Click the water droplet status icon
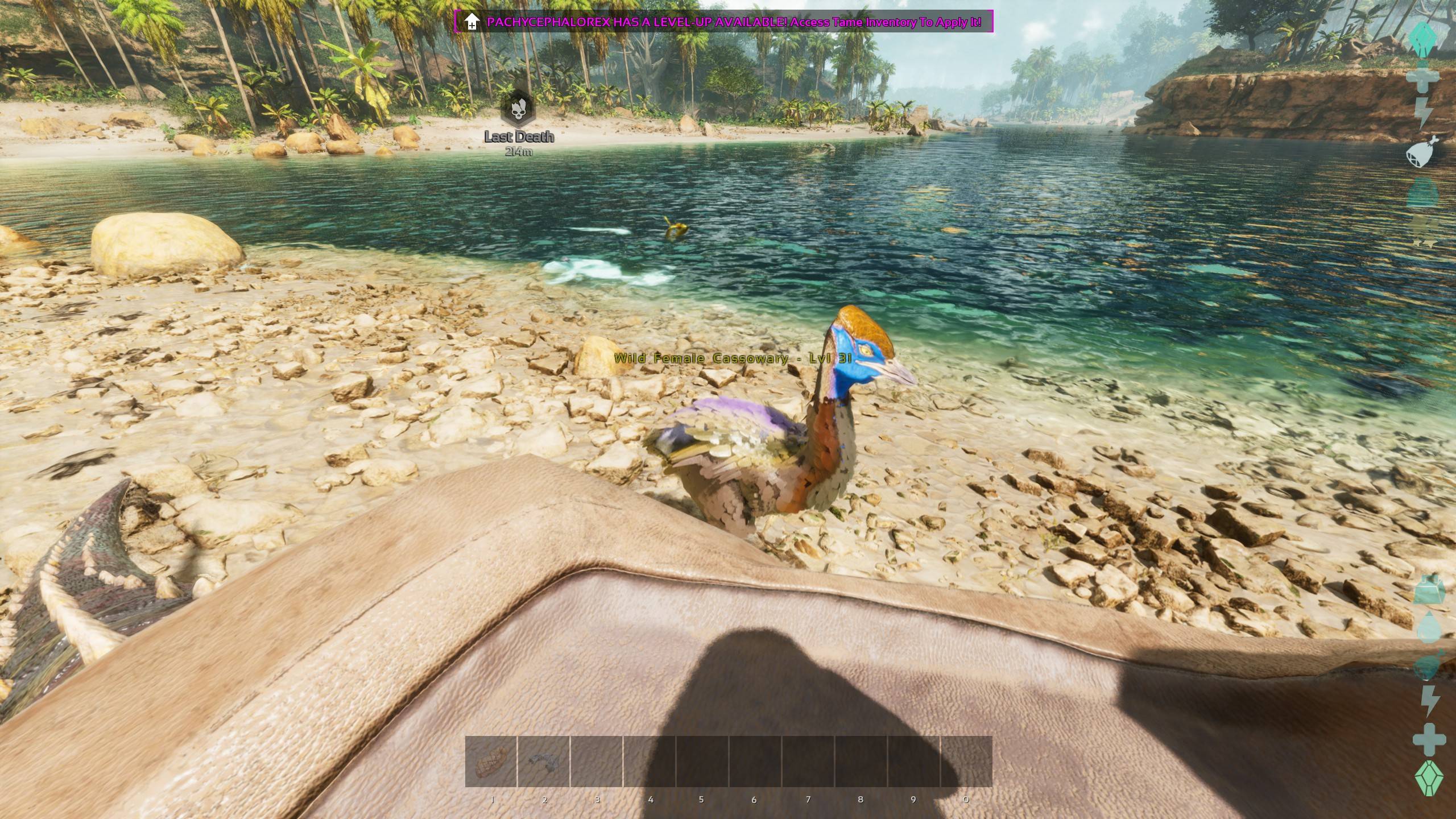1456x819 pixels. click(1428, 628)
